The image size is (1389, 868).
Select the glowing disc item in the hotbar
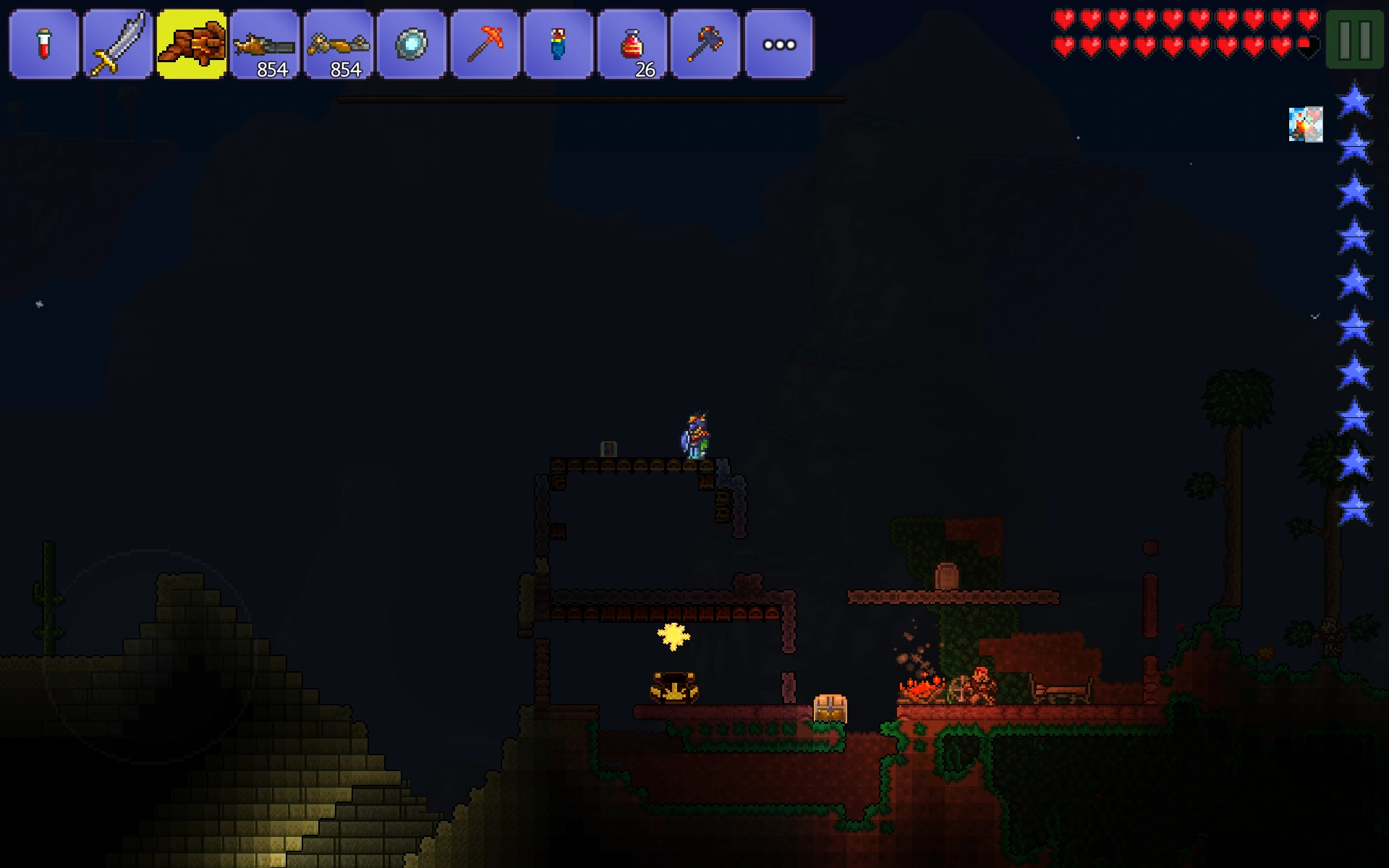(412, 45)
